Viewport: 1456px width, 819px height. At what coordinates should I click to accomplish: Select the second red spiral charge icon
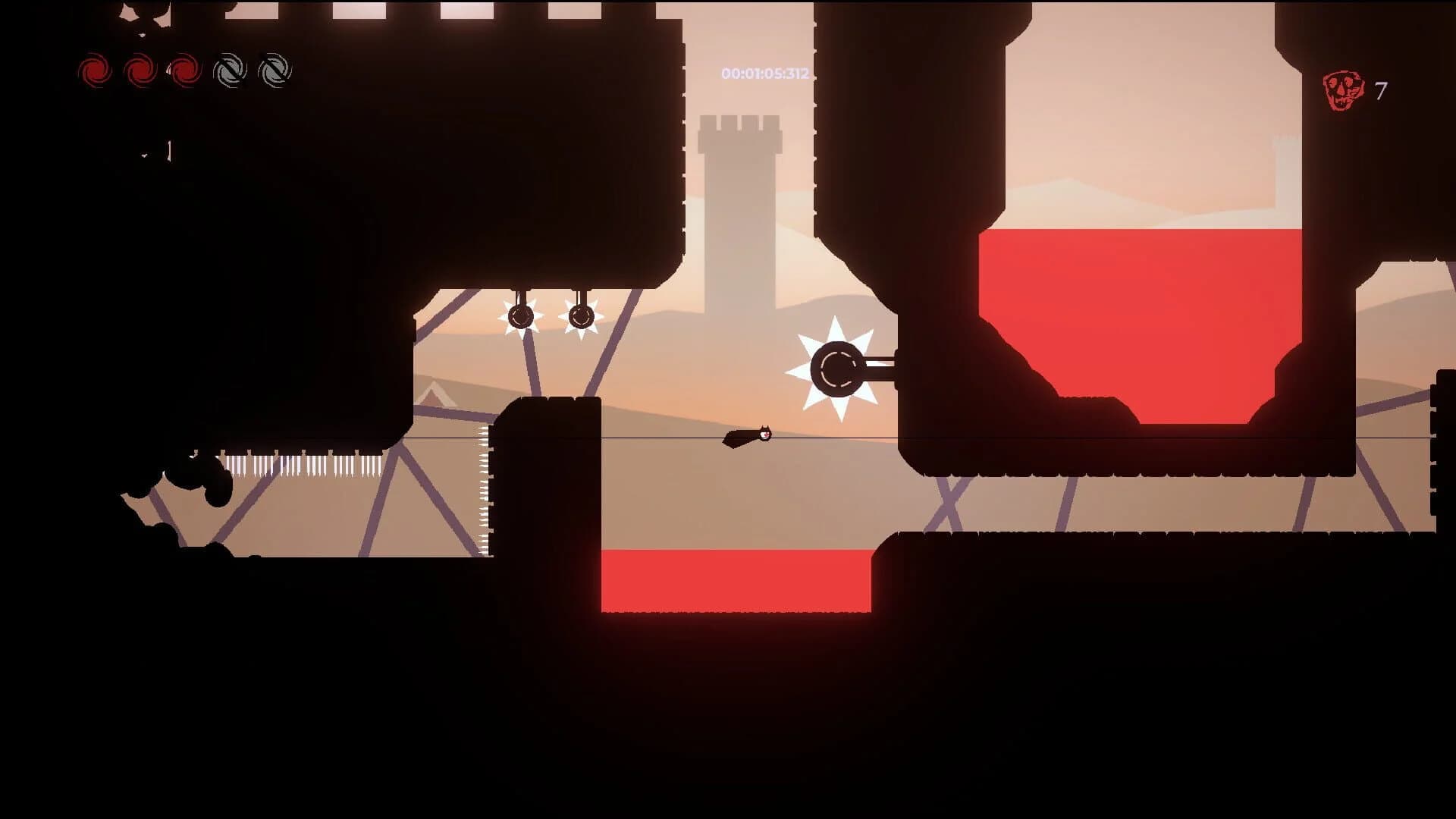141,72
